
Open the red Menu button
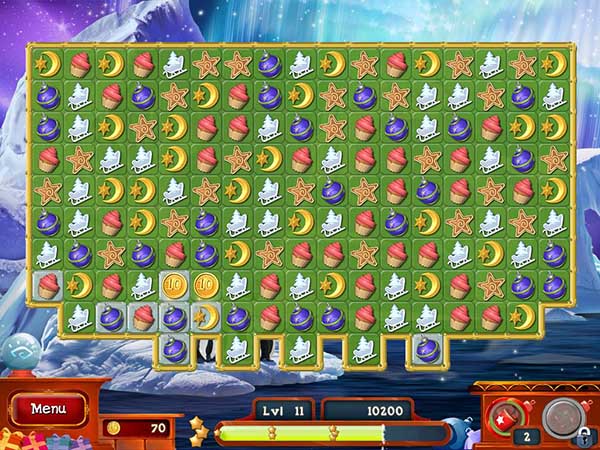point(48,409)
